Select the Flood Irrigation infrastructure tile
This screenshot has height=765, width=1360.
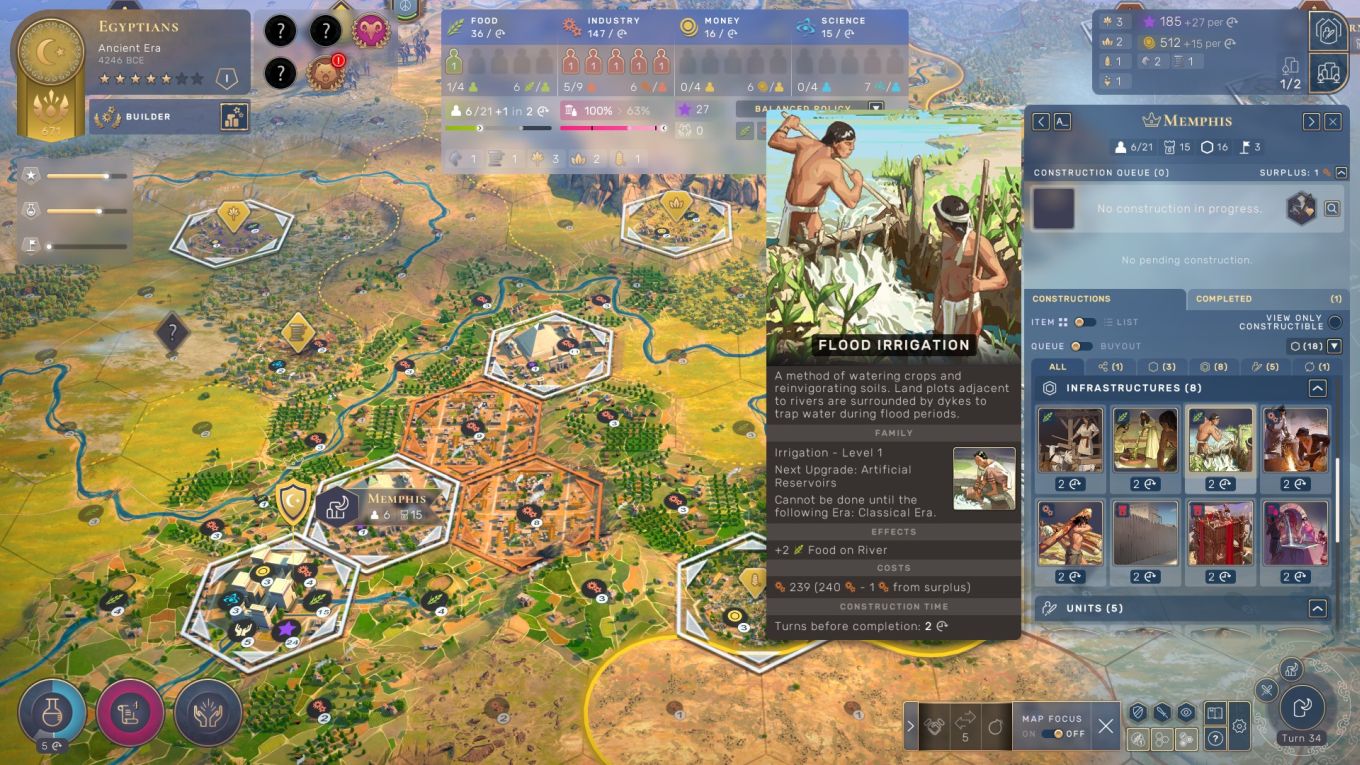pyautogui.click(x=1220, y=440)
